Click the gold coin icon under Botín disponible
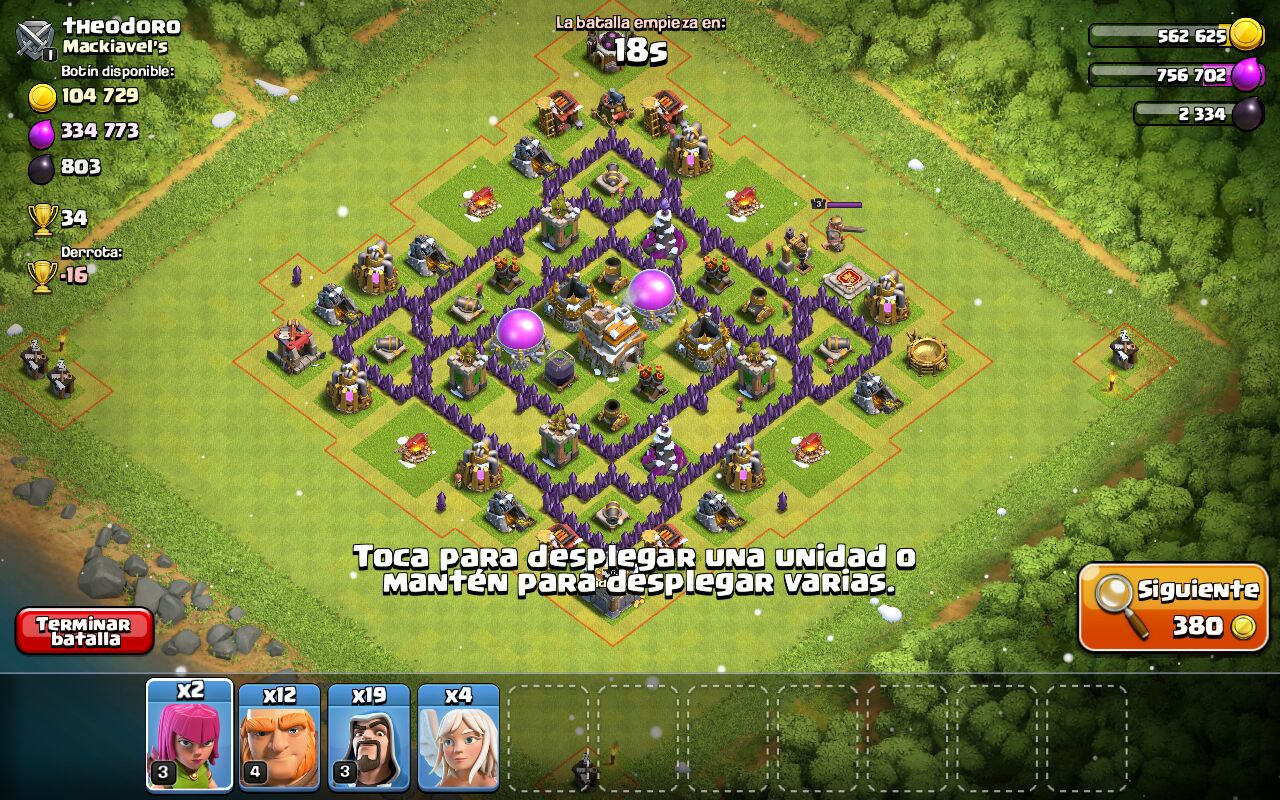 [x=42, y=98]
